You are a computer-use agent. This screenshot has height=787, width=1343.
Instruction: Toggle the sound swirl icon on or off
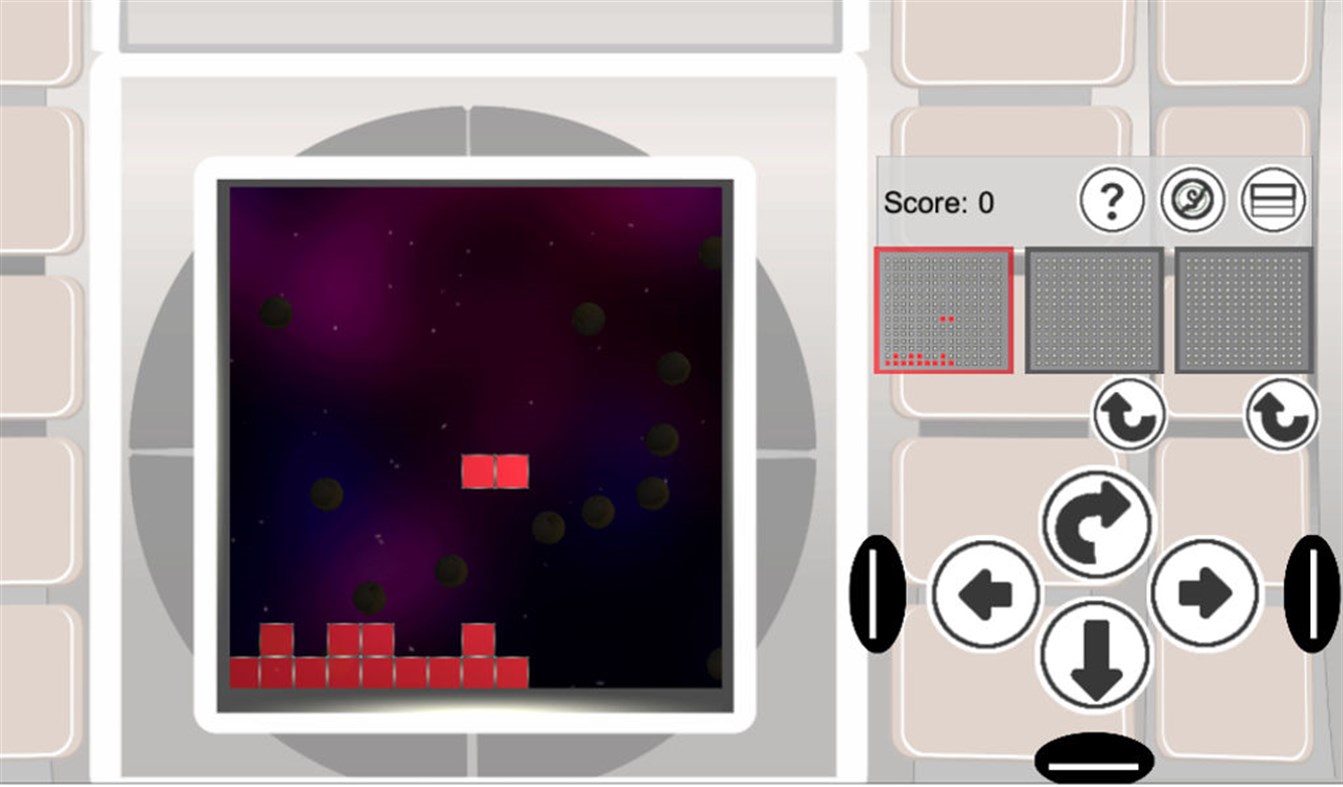pos(1194,200)
